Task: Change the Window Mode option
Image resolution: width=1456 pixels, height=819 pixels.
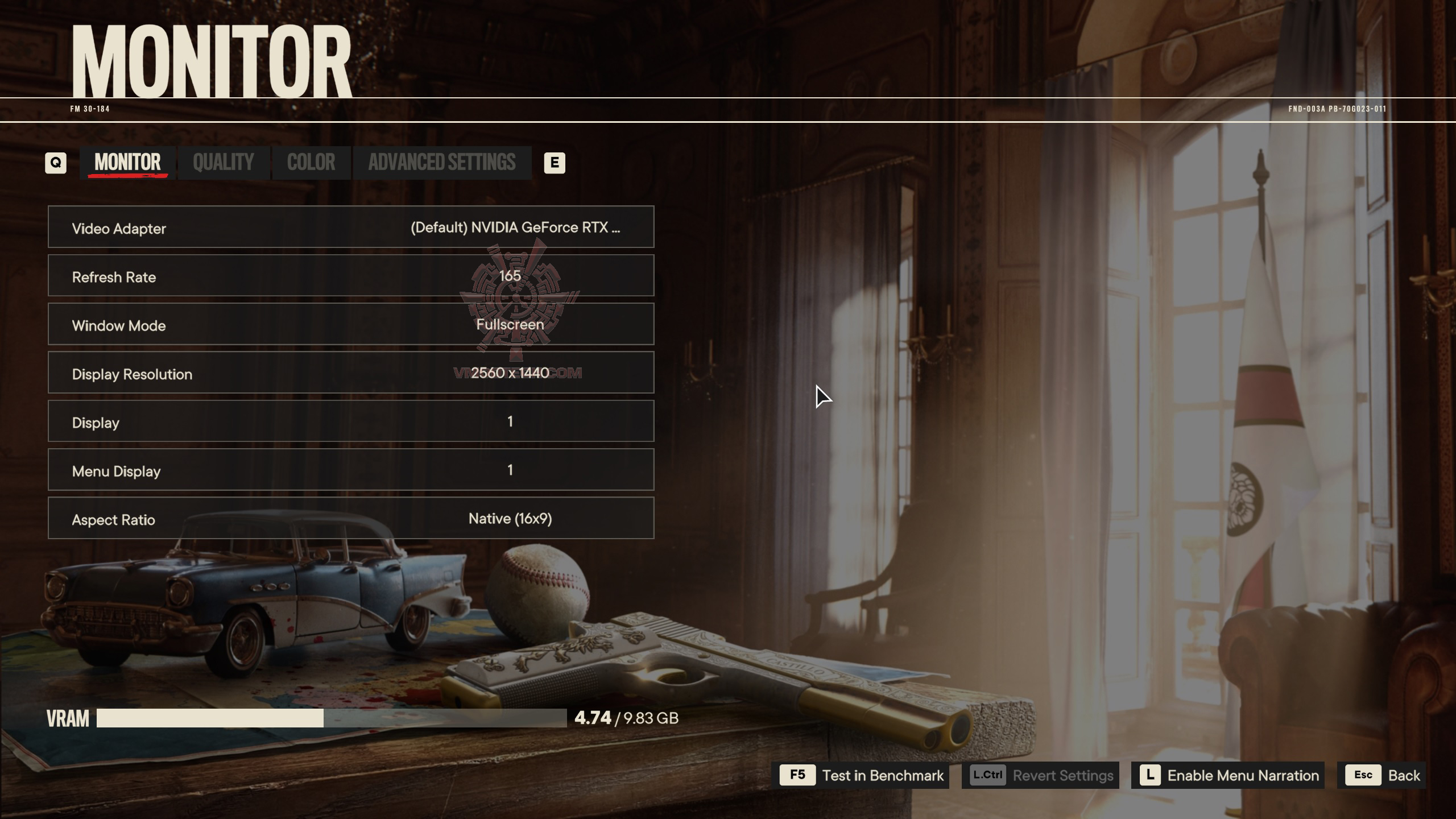Action: point(351,324)
